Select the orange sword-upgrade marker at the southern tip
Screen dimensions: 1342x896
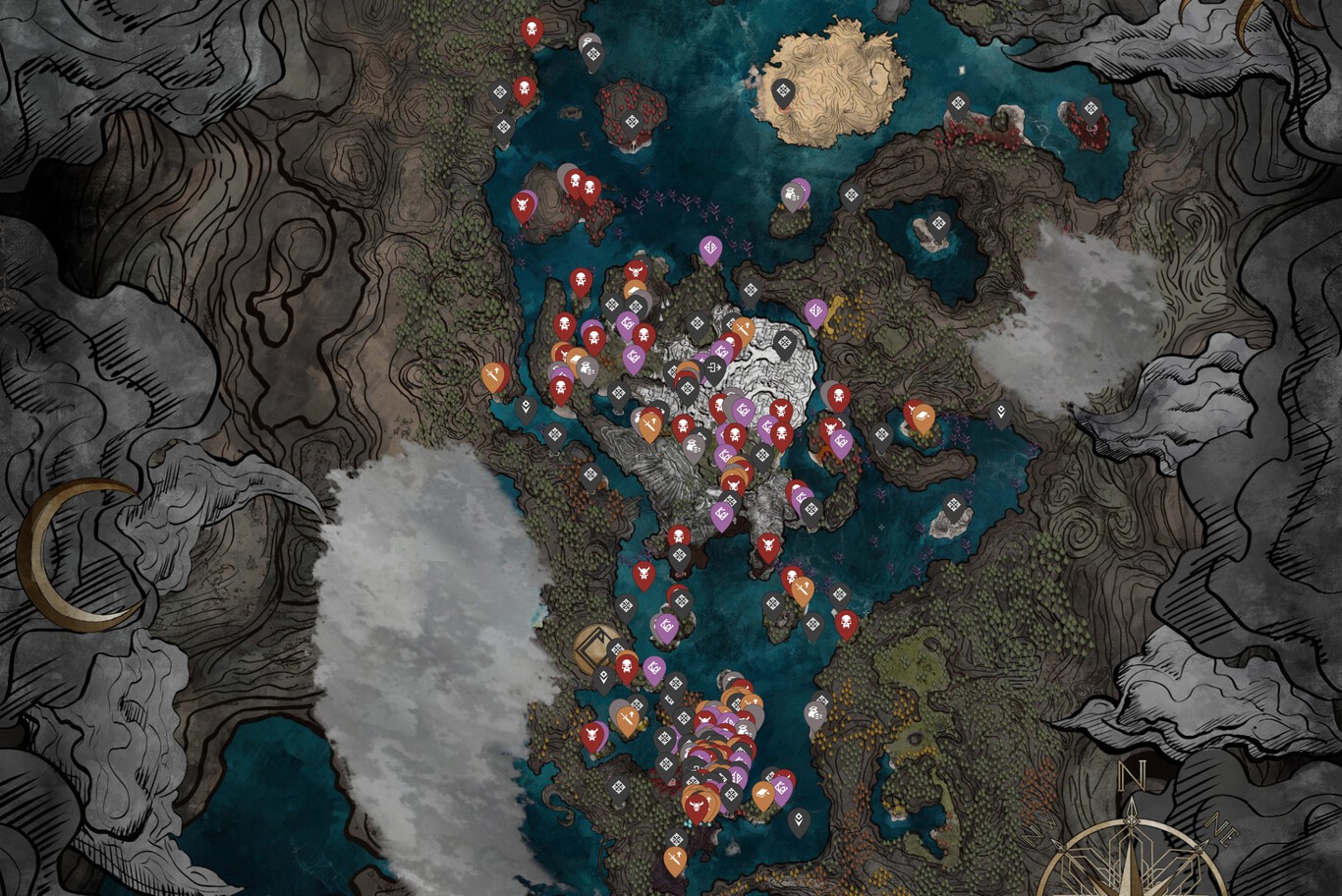click(674, 859)
